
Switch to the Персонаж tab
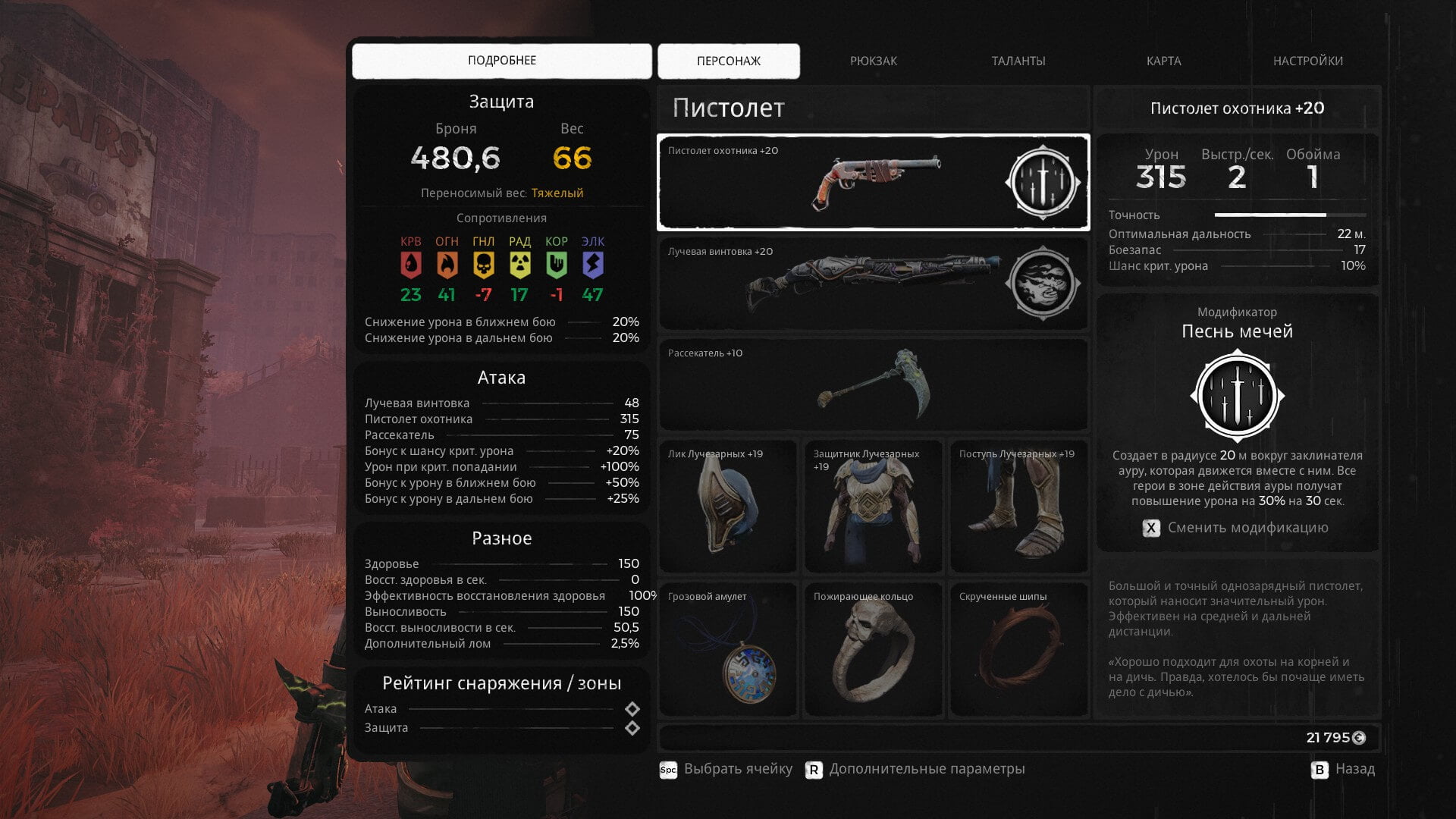click(x=728, y=61)
